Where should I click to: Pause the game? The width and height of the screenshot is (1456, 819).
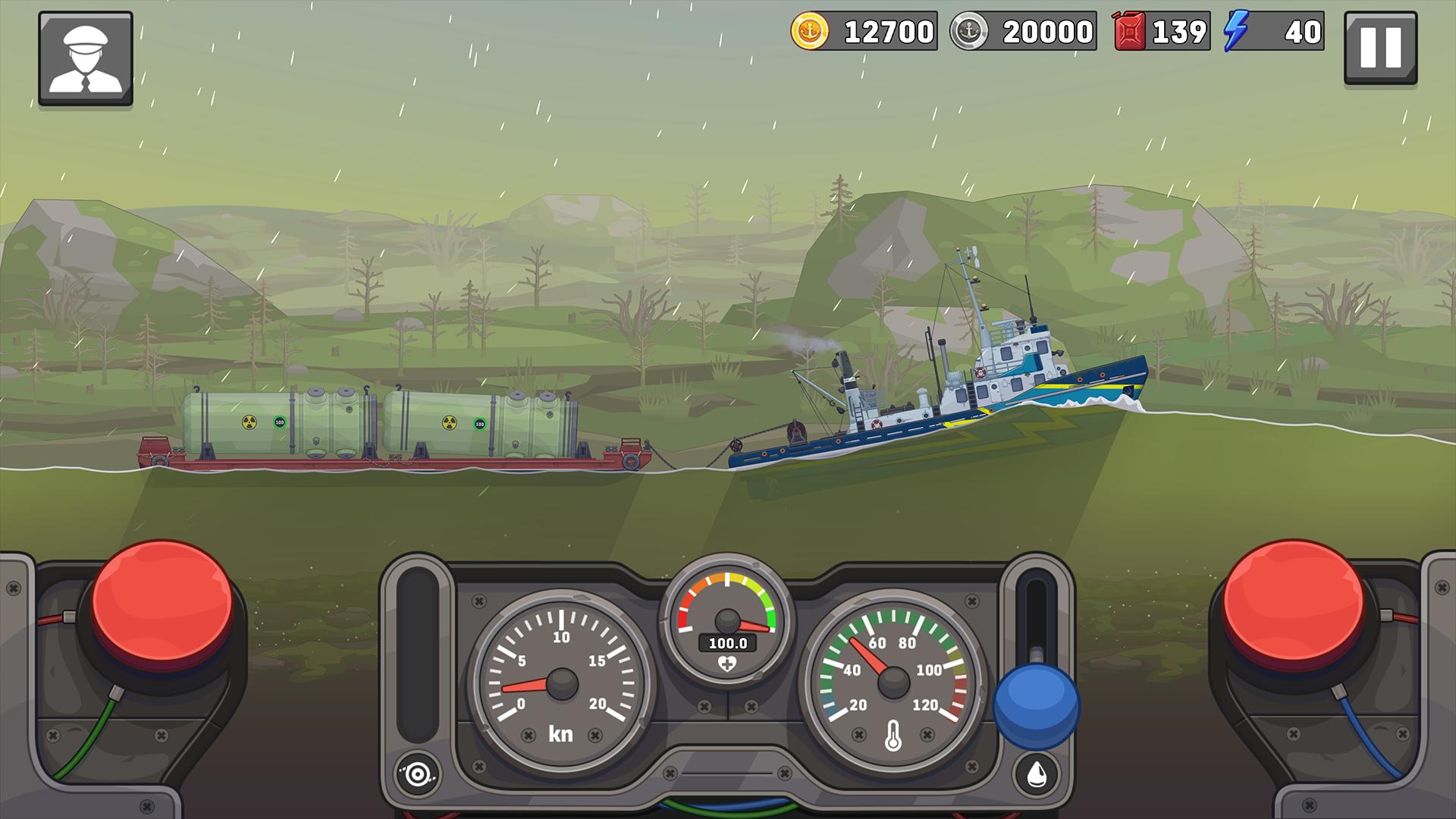coord(1380,47)
